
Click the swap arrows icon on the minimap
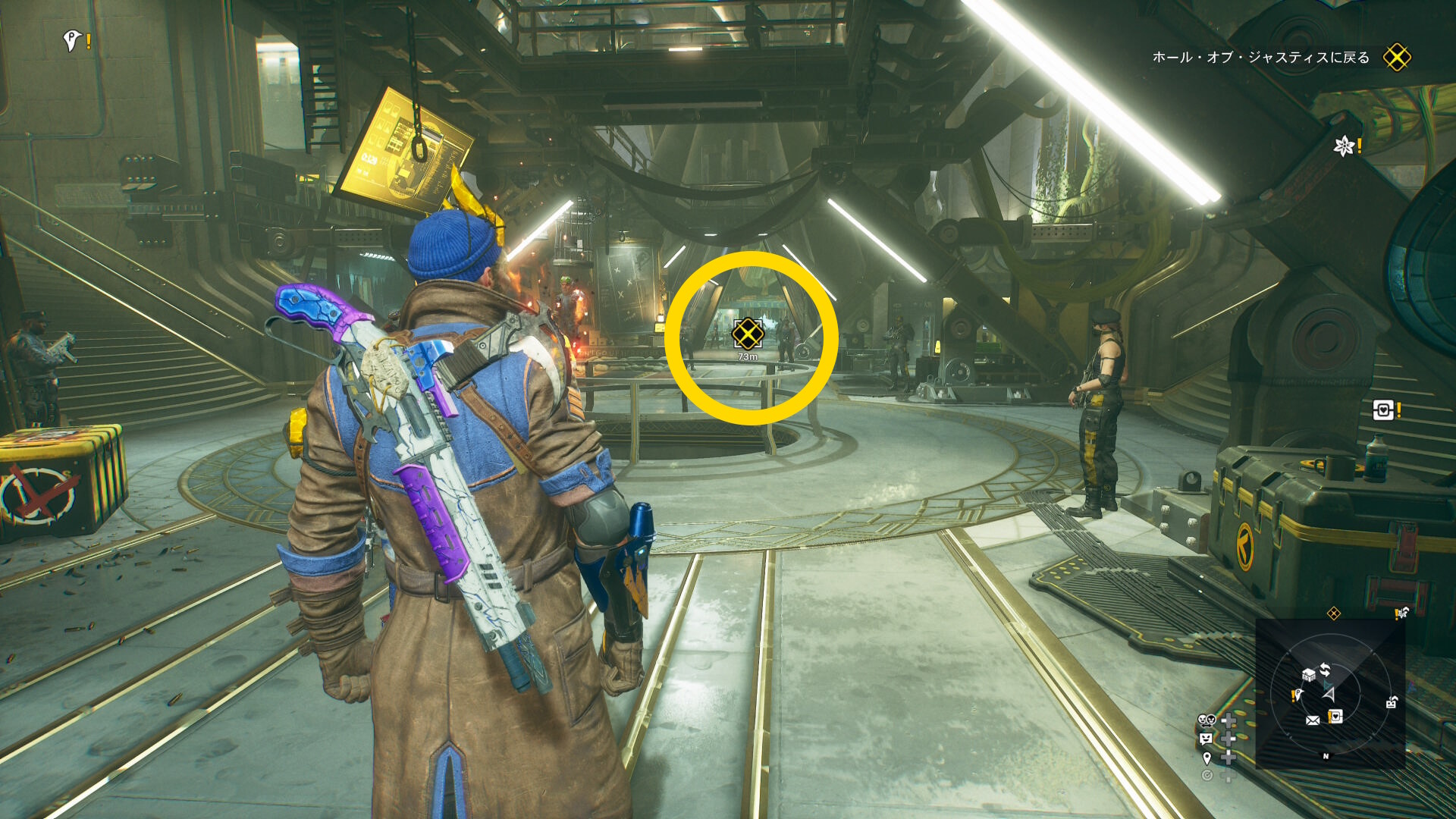(1325, 670)
